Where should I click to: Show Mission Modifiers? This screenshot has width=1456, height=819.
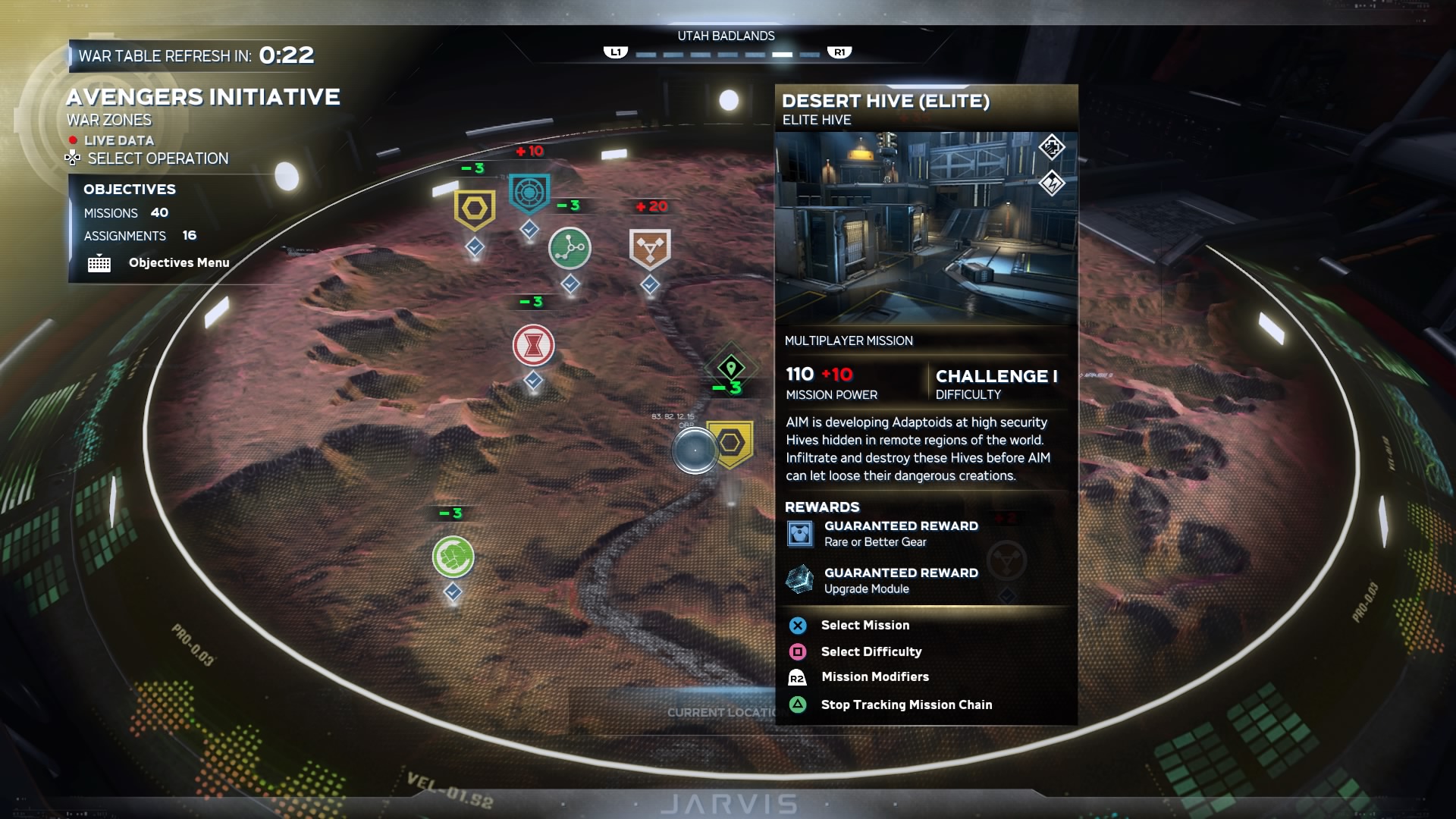(874, 677)
